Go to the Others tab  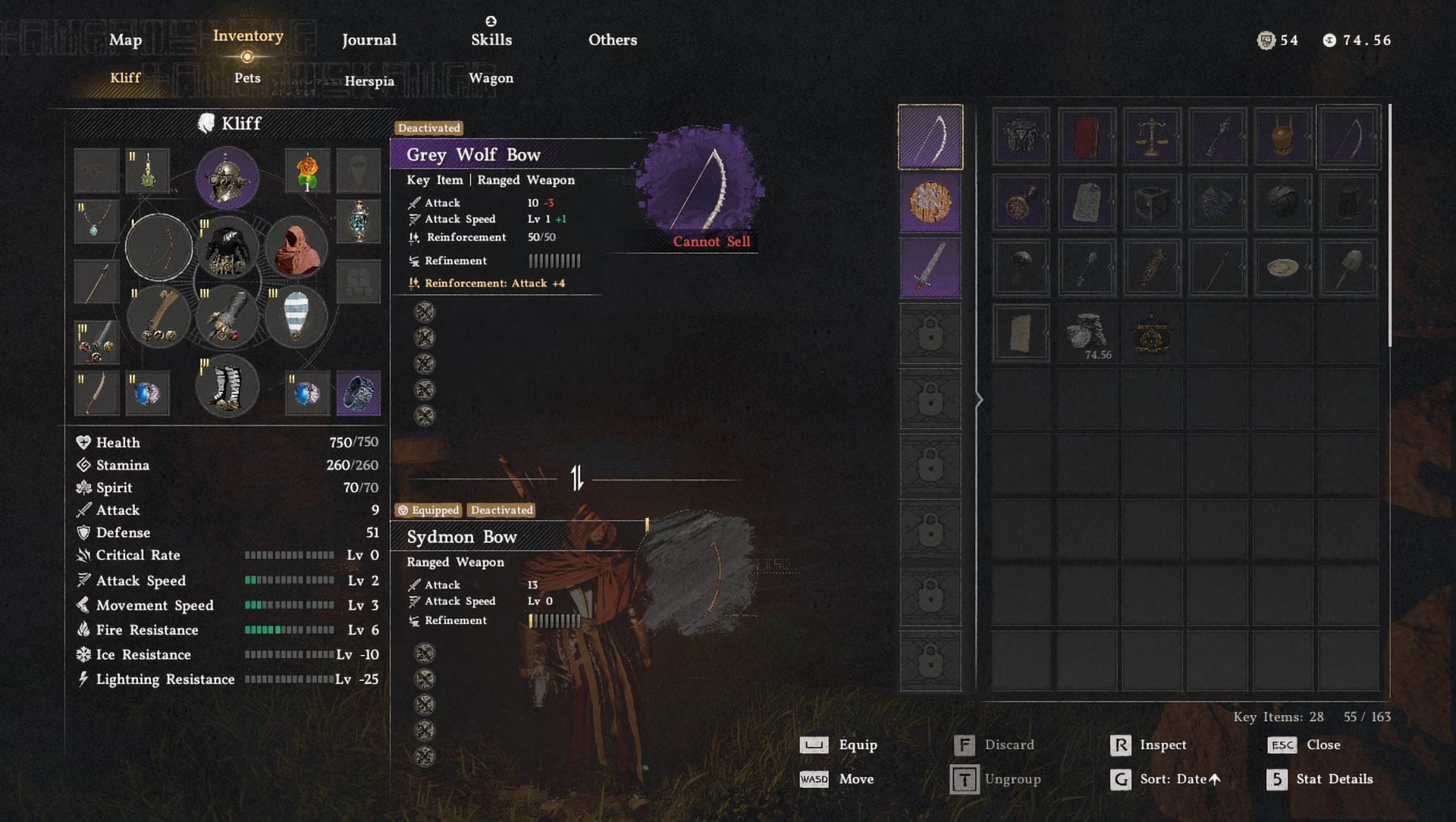click(x=613, y=40)
